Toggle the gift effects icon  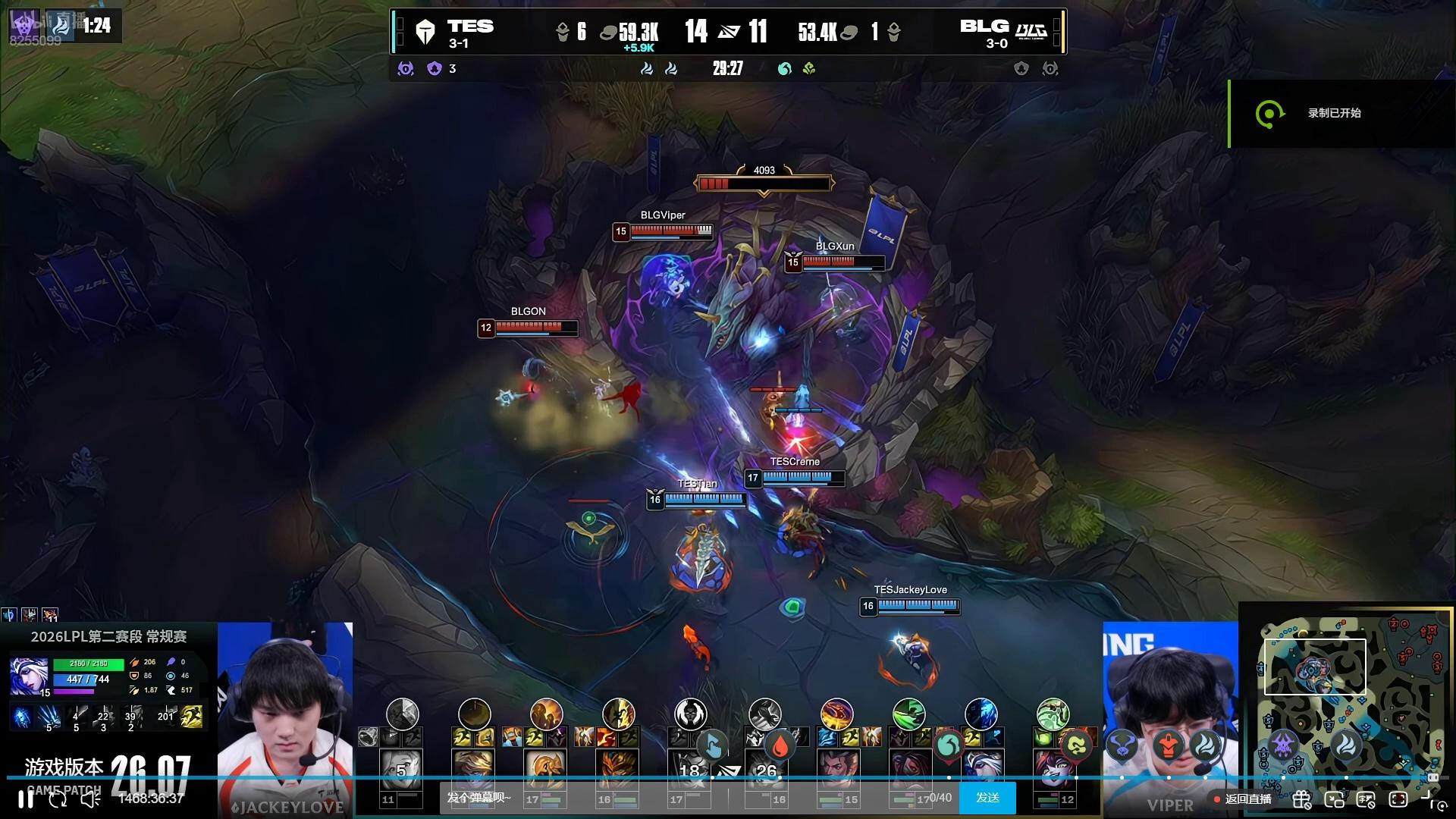1302,799
